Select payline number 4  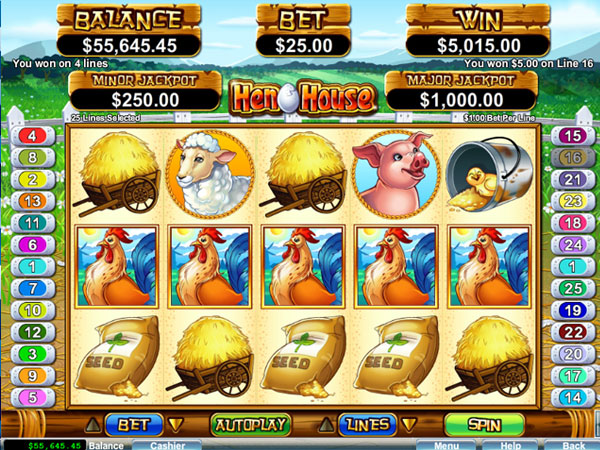point(32,135)
